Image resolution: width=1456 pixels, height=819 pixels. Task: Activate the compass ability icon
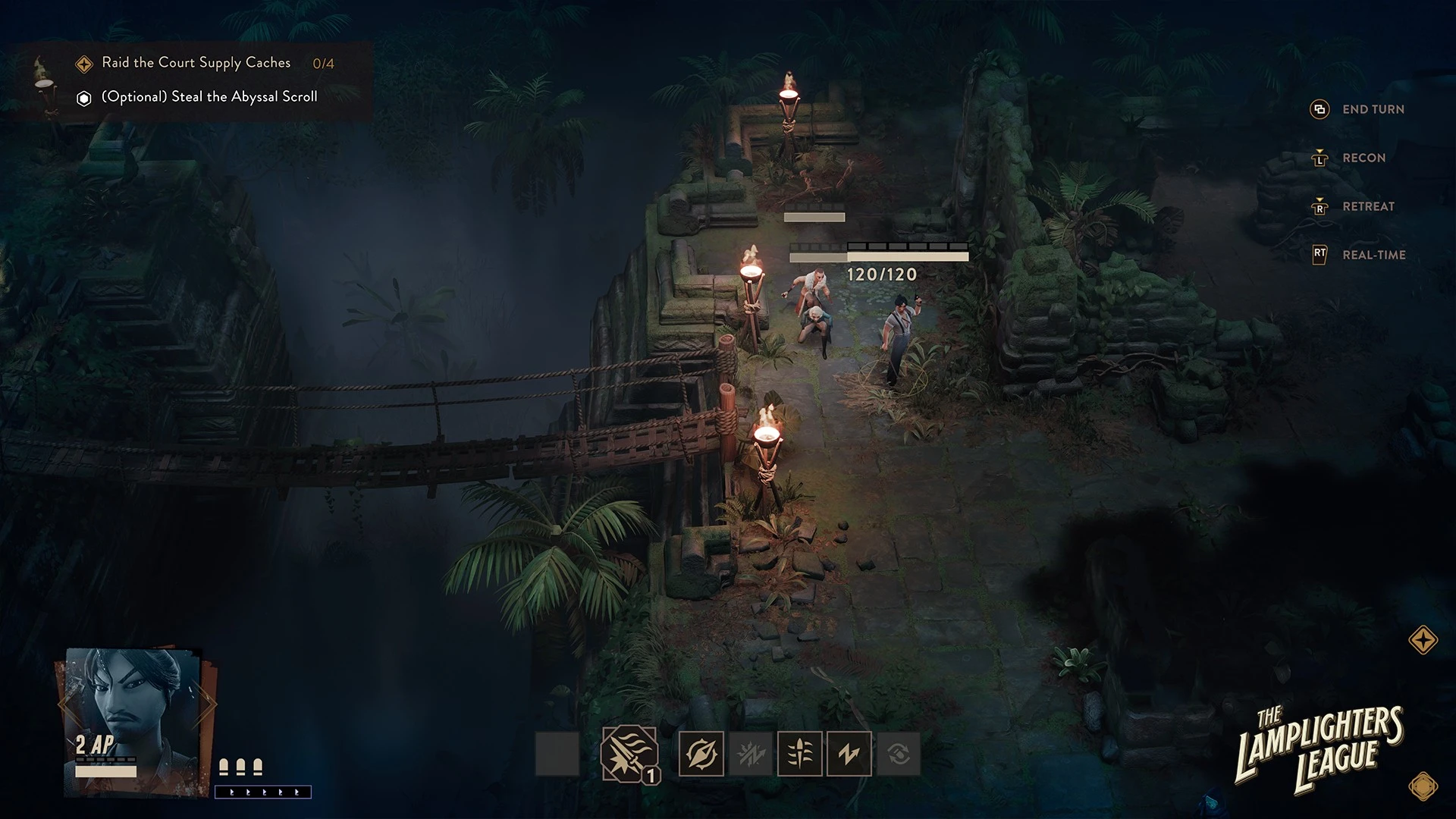click(701, 754)
